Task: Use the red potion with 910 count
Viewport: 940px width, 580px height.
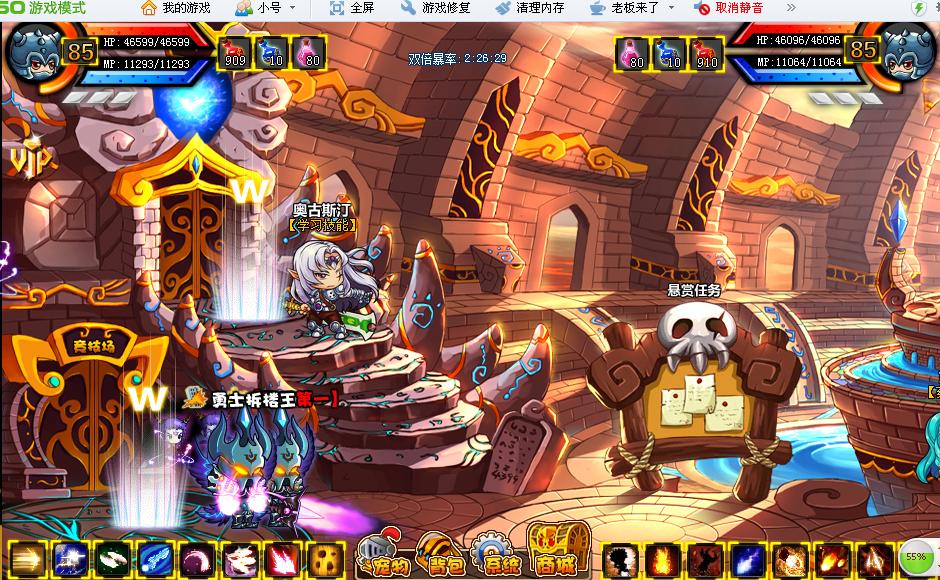Action: [706, 53]
